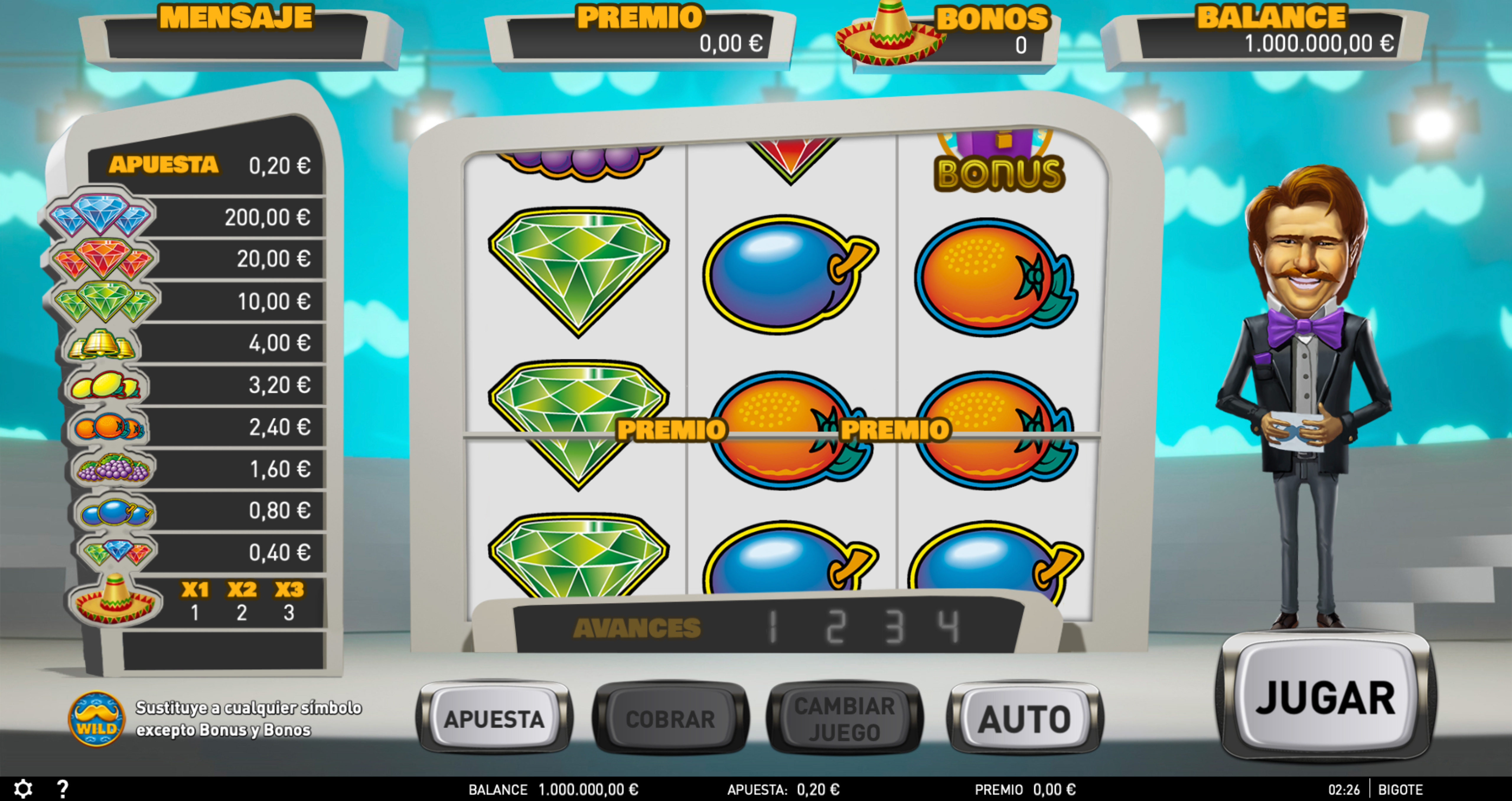Spin the reels with the JUGAR button
The image size is (1512, 801).
[1325, 698]
